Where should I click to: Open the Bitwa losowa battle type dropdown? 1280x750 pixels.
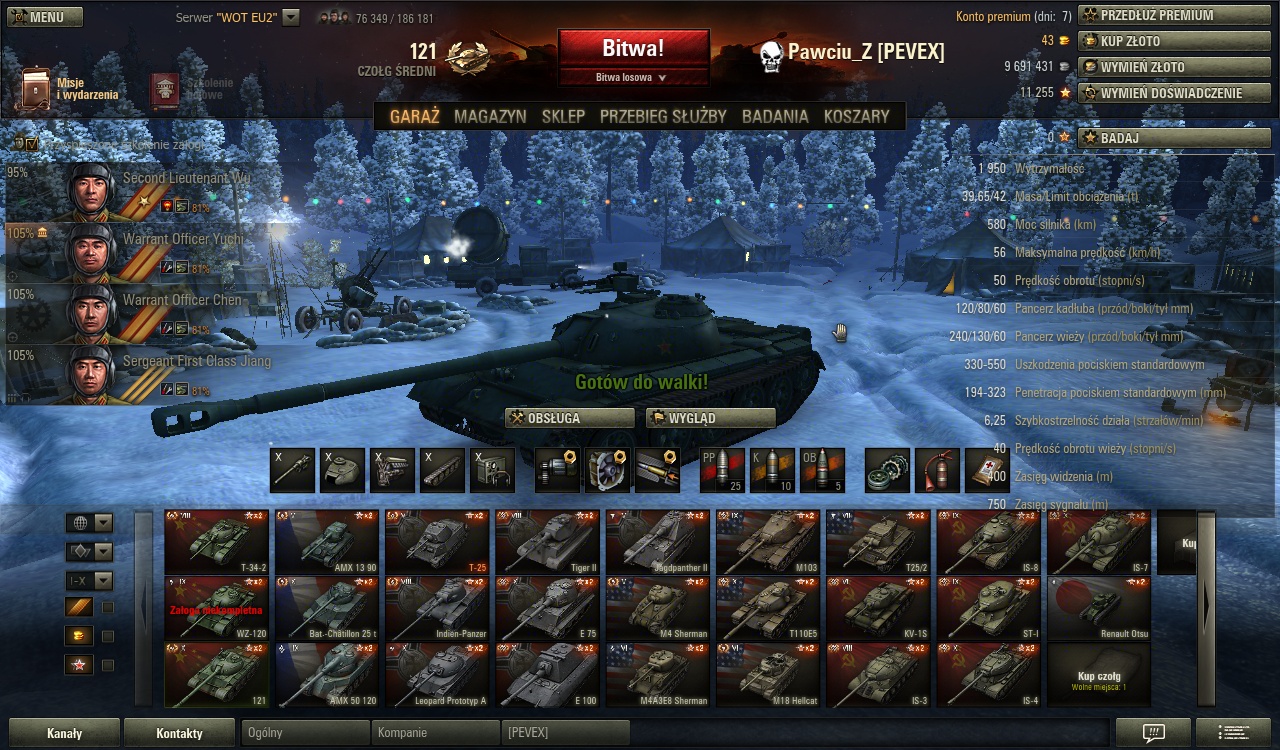(632, 77)
